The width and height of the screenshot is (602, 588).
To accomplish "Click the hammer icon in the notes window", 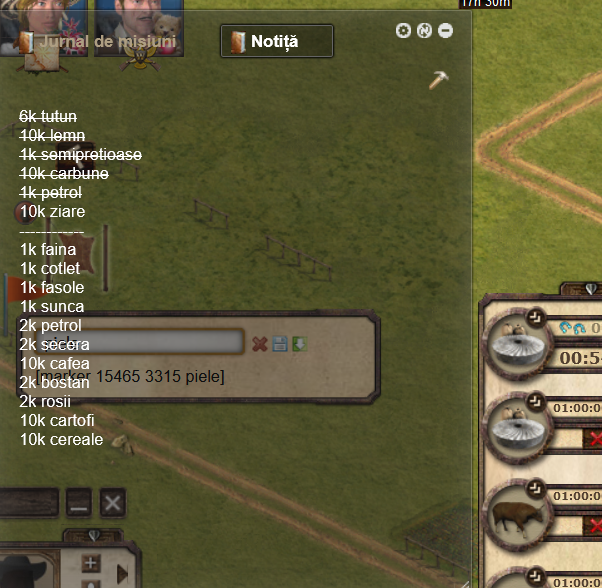I will coord(438,80).
